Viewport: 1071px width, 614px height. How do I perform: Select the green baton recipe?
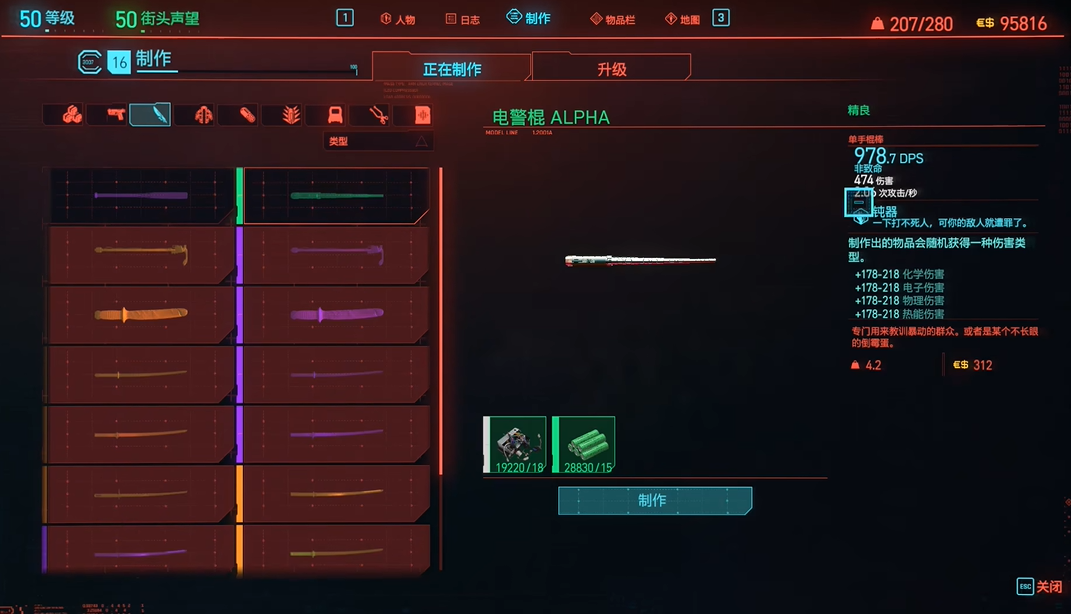337,196
